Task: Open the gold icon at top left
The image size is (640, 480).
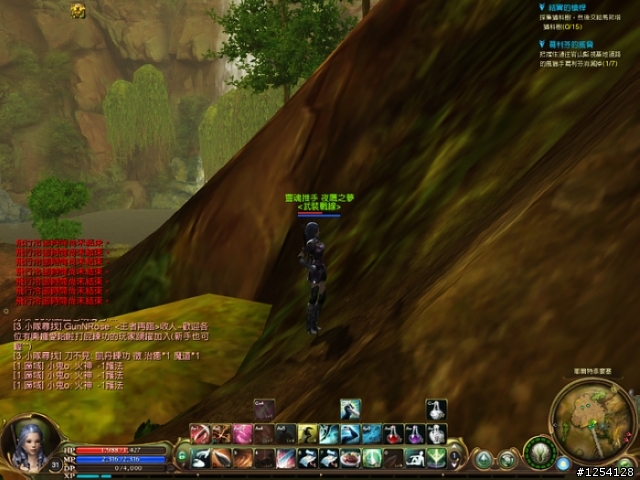Action: pos(78,9)
